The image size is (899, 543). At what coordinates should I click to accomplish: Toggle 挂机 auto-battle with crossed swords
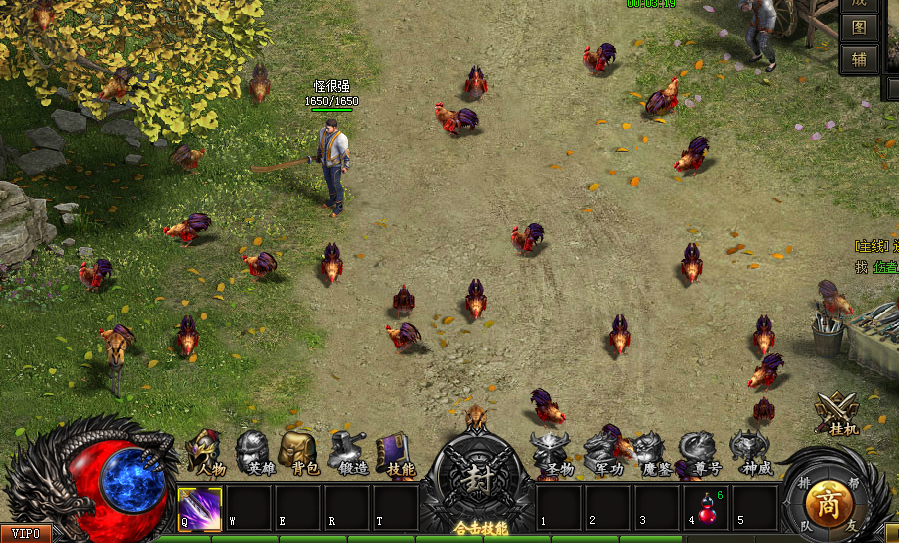tap(838, 413)
